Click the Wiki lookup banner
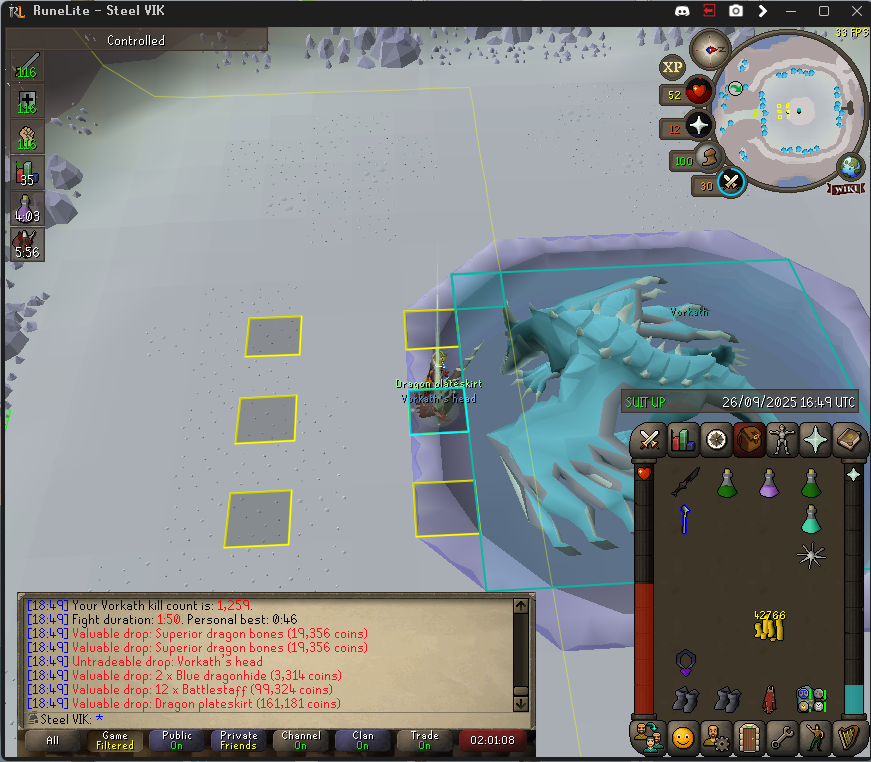This screenshot has height=762, width=871. tap(844, 188)
